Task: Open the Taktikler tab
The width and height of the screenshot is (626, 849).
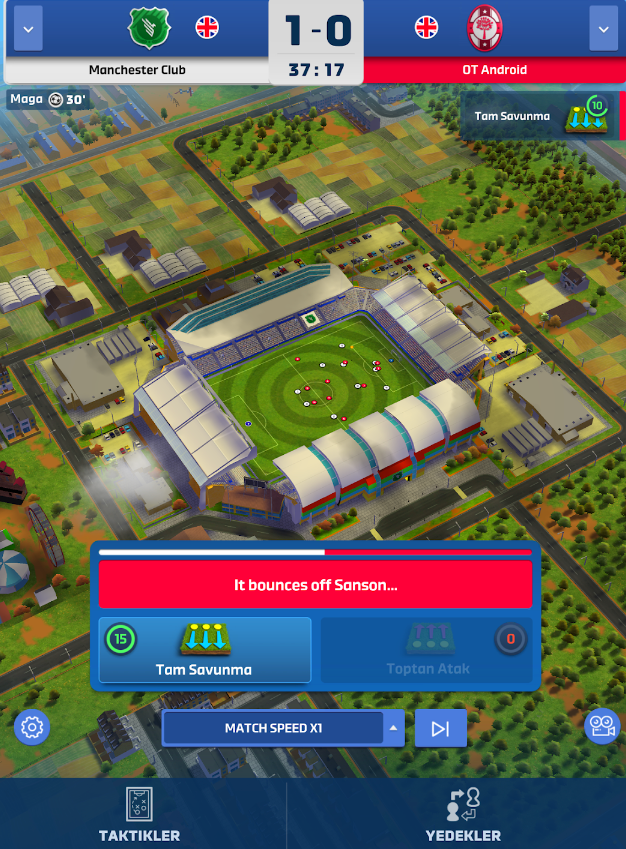Action: pos(140,814)
